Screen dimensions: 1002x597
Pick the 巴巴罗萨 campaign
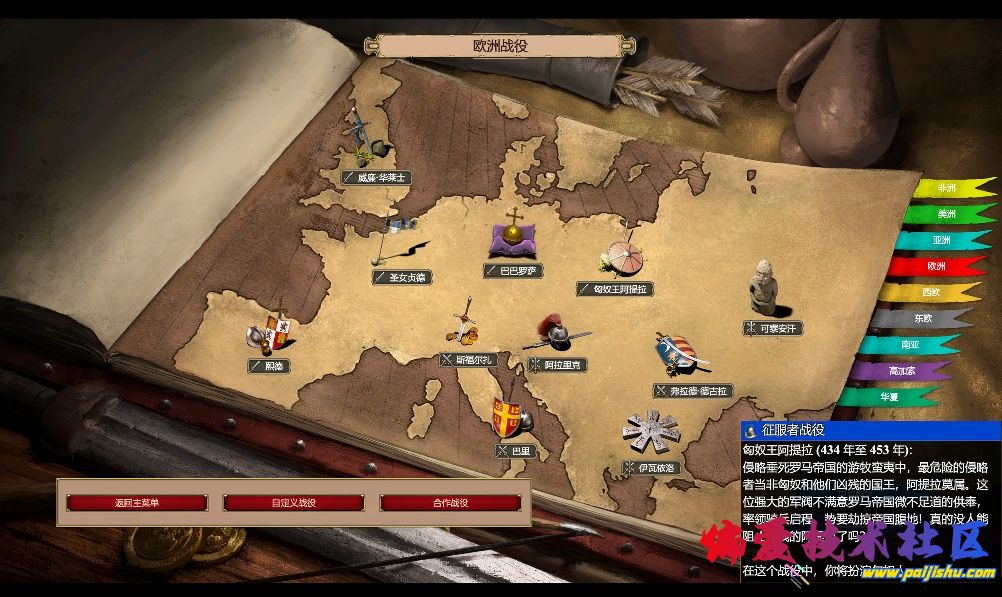513,270
